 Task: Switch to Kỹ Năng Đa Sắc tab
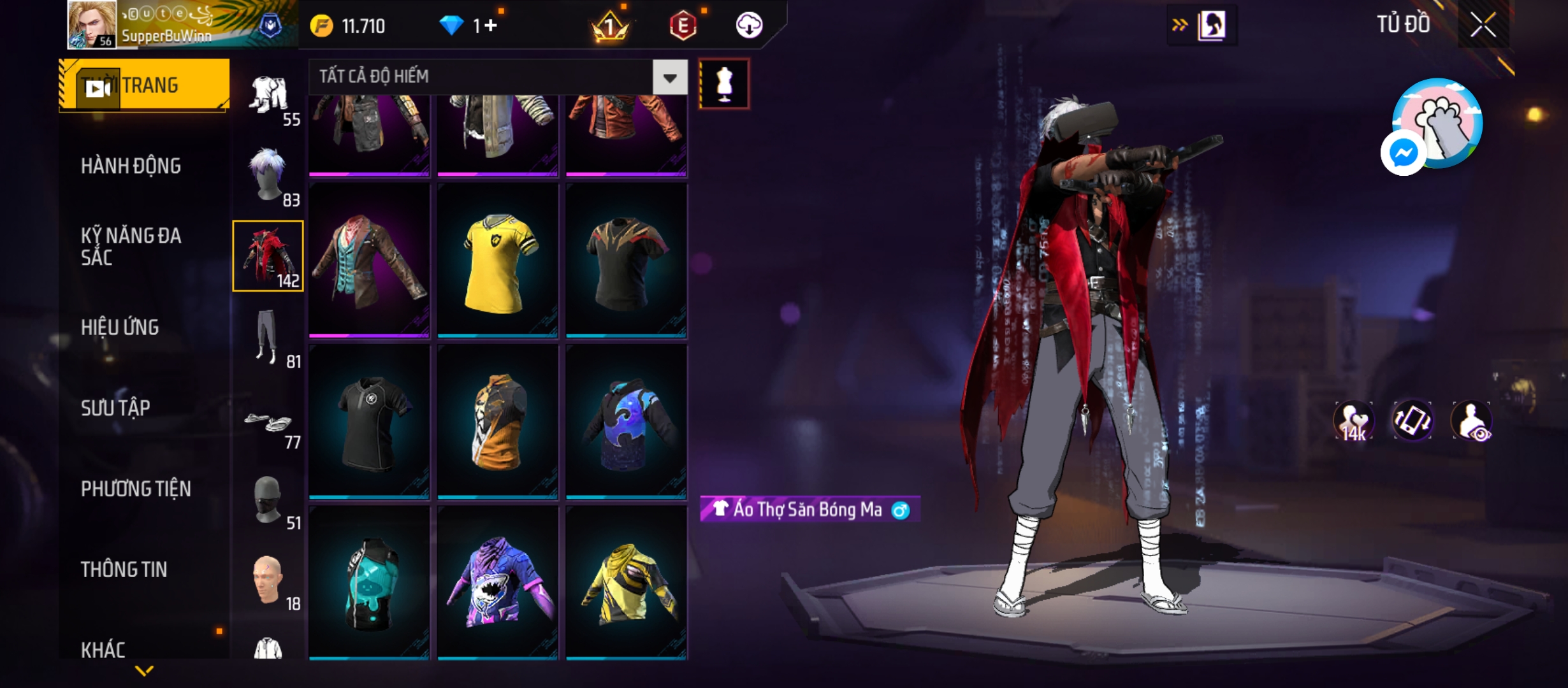(131, 247)
